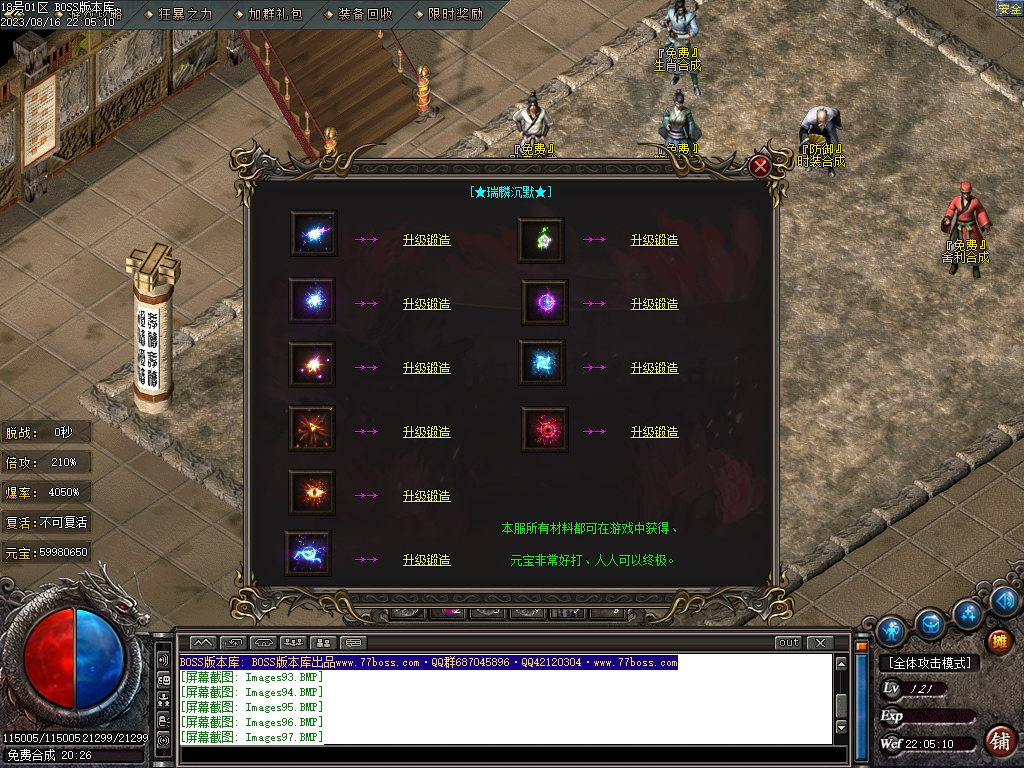Click 升级锻造 beside the purple orb icon
Image resolution: width=1024 pixels, height=768 pixels.
click(654, 304)
